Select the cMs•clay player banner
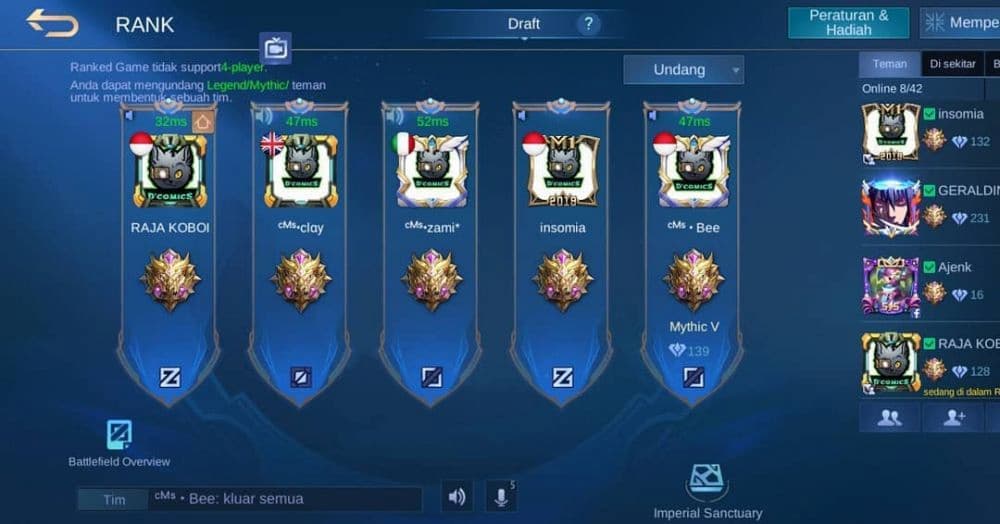 pyautogui.click(x=300, y=250)
